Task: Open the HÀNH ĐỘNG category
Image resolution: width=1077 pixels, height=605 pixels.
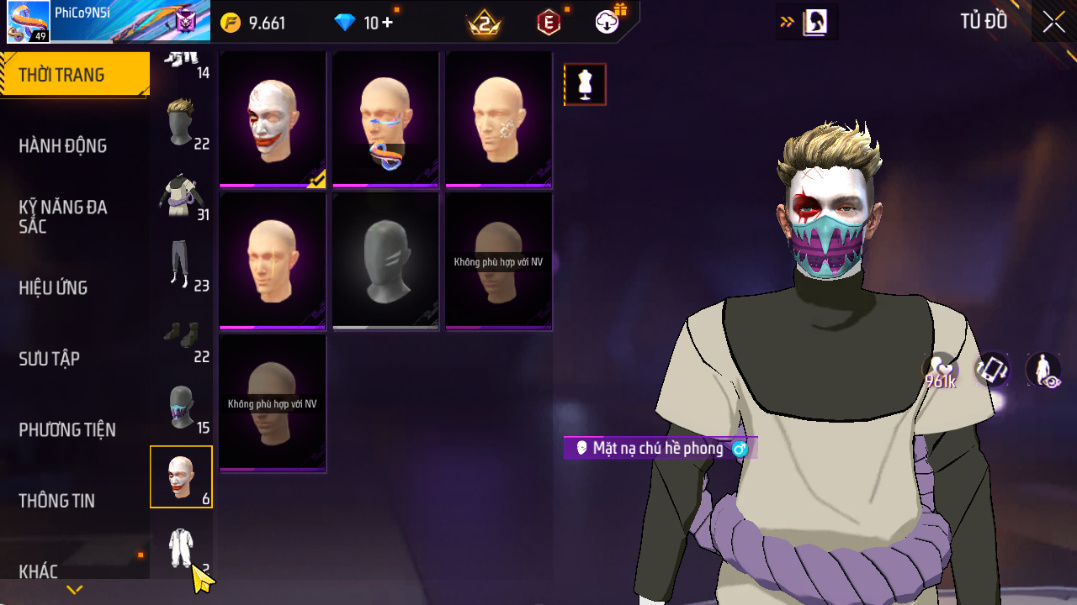Action: tap(63, 146)
